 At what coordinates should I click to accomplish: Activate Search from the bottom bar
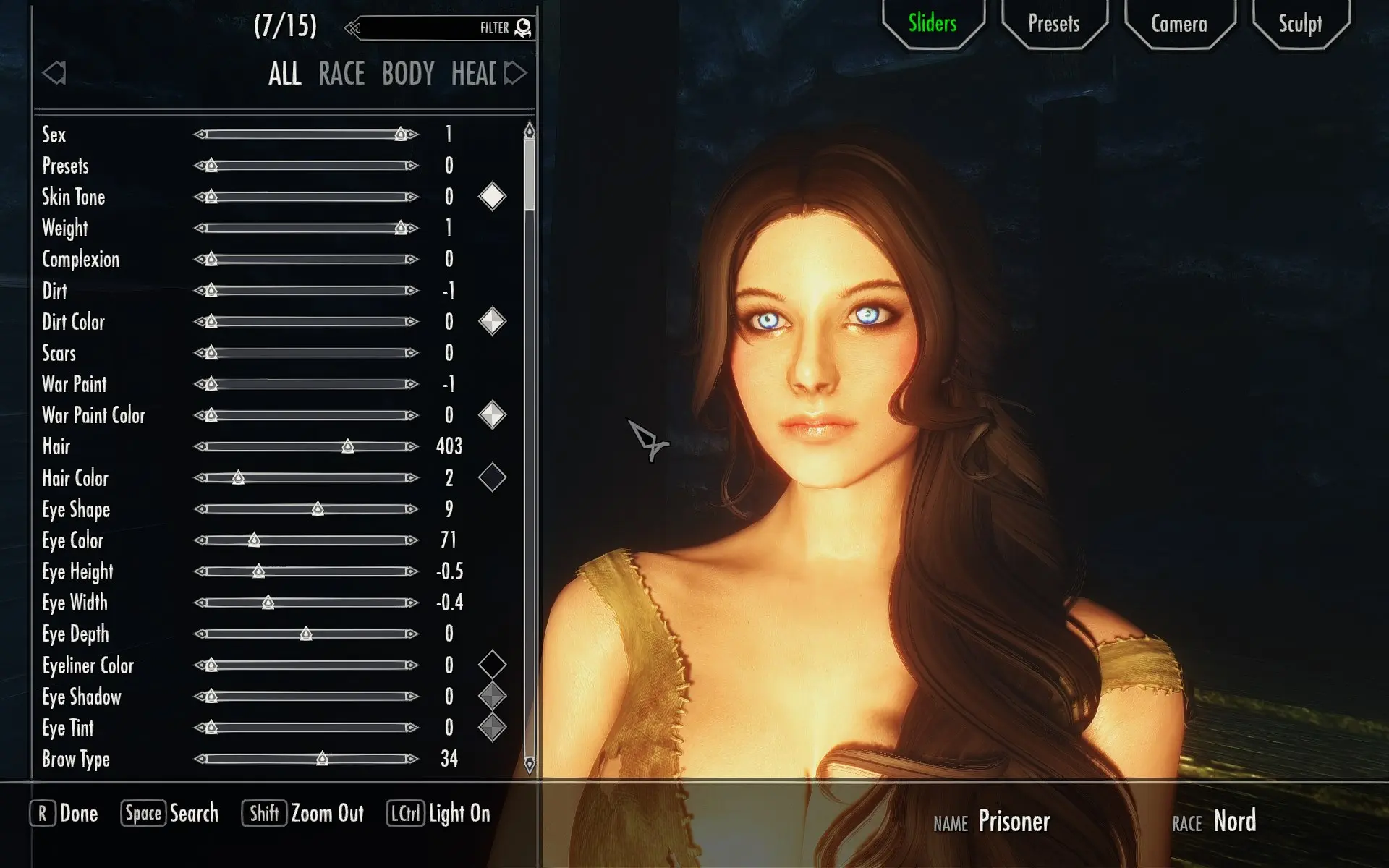[169, 813]
